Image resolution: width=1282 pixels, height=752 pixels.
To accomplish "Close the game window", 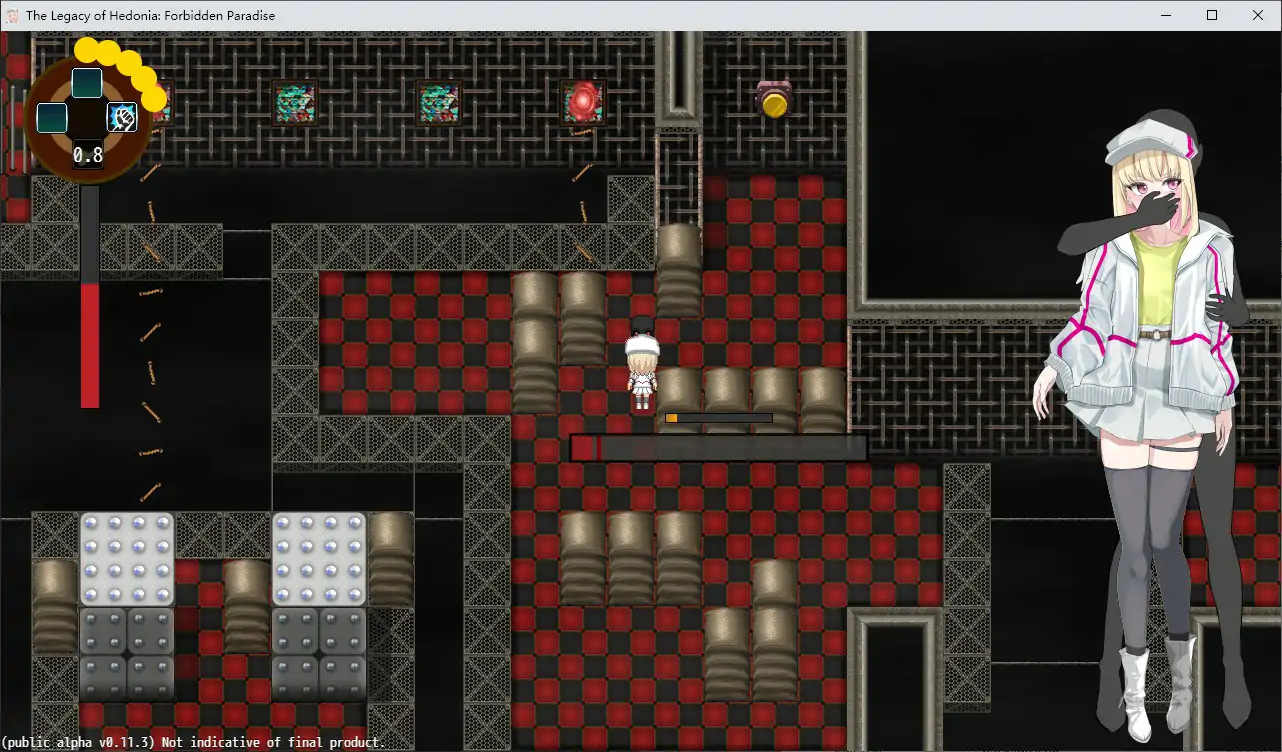I will (1258, 15).
